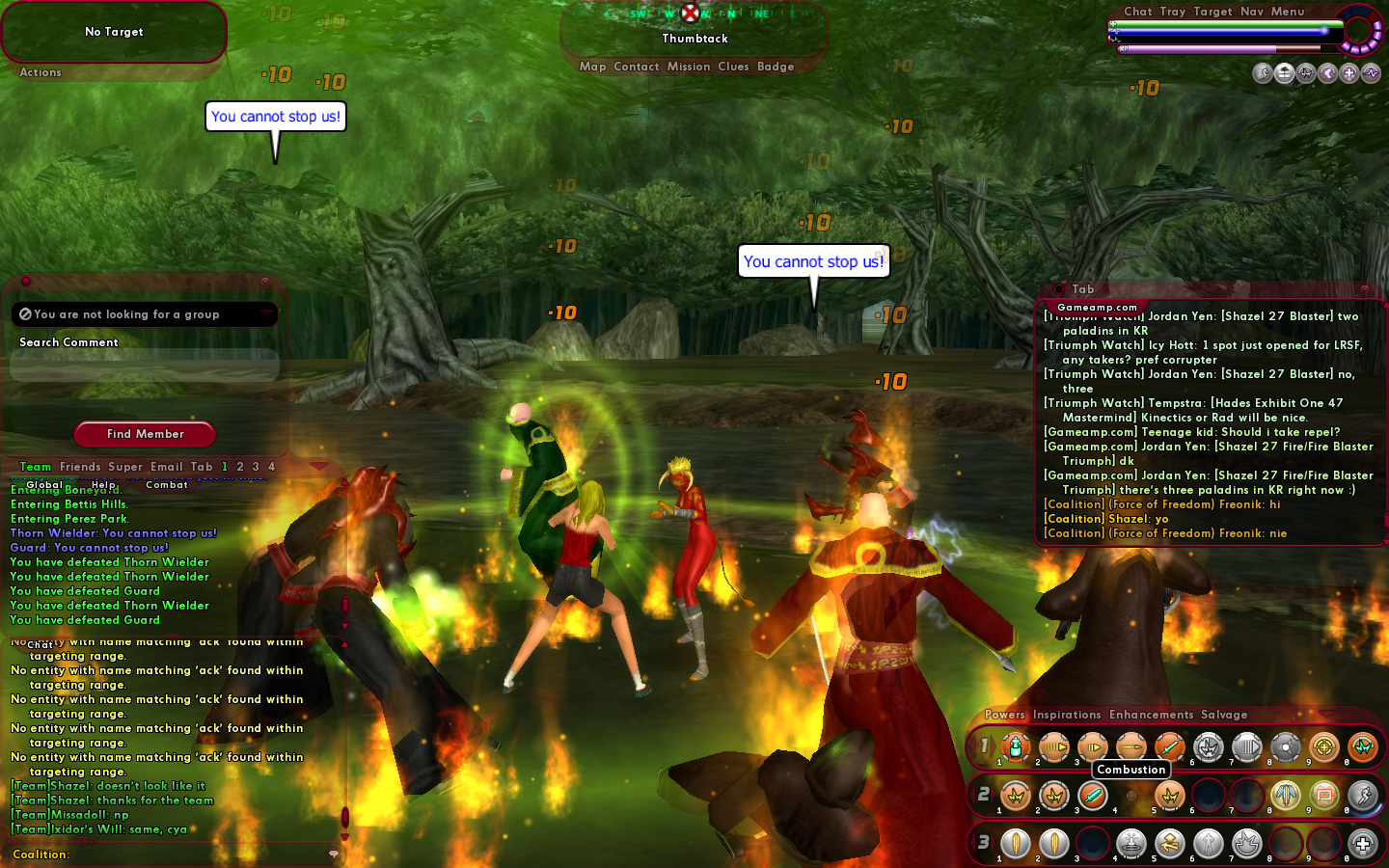Image resolution: width=1389 pixels, height=868 pixels.
Task: Activate the yellow crosshair power in tray one
Action: click(1323, 746)
